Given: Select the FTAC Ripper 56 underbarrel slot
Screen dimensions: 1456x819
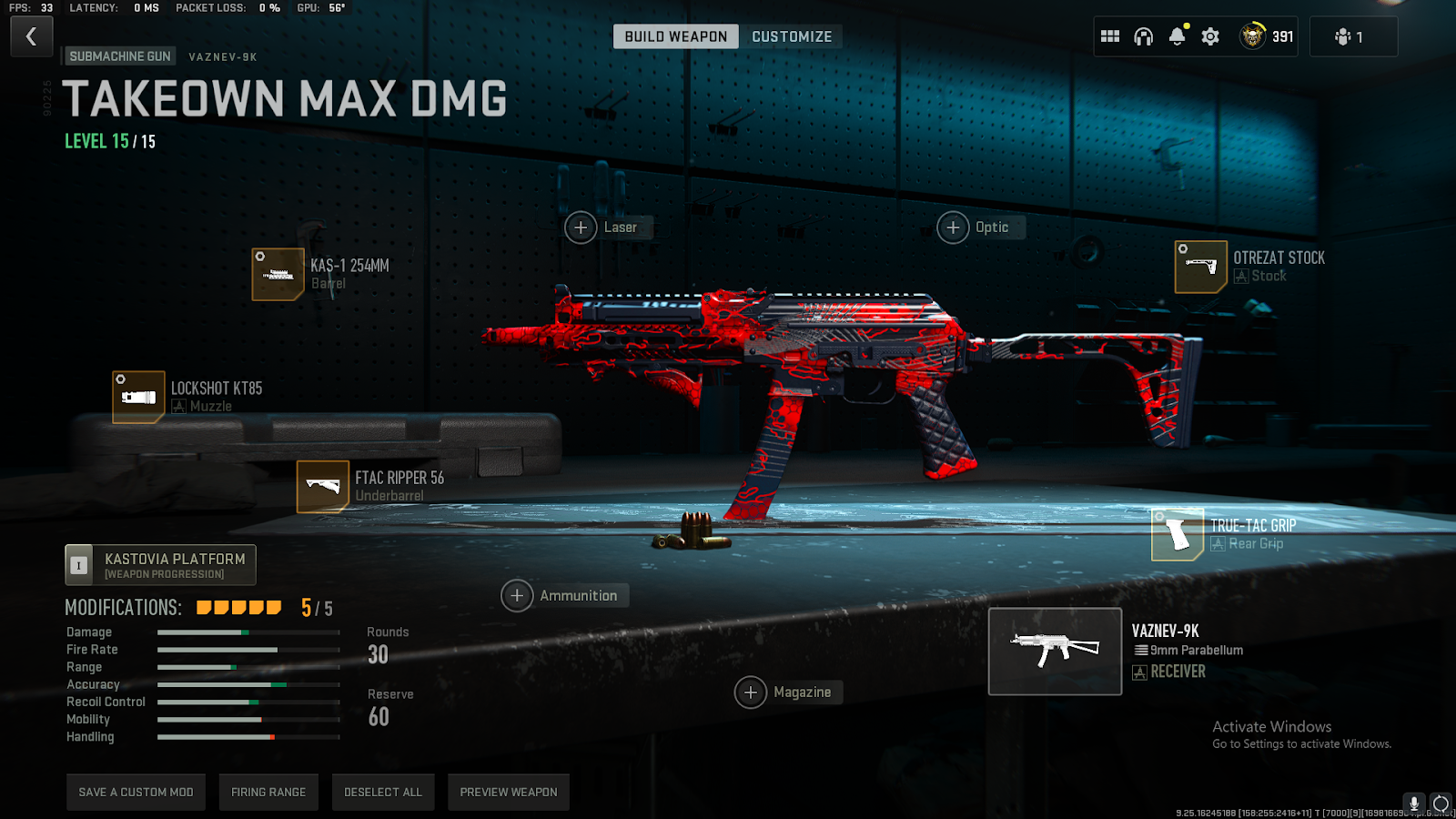Looking at the screenshot, I should [323, 487].
